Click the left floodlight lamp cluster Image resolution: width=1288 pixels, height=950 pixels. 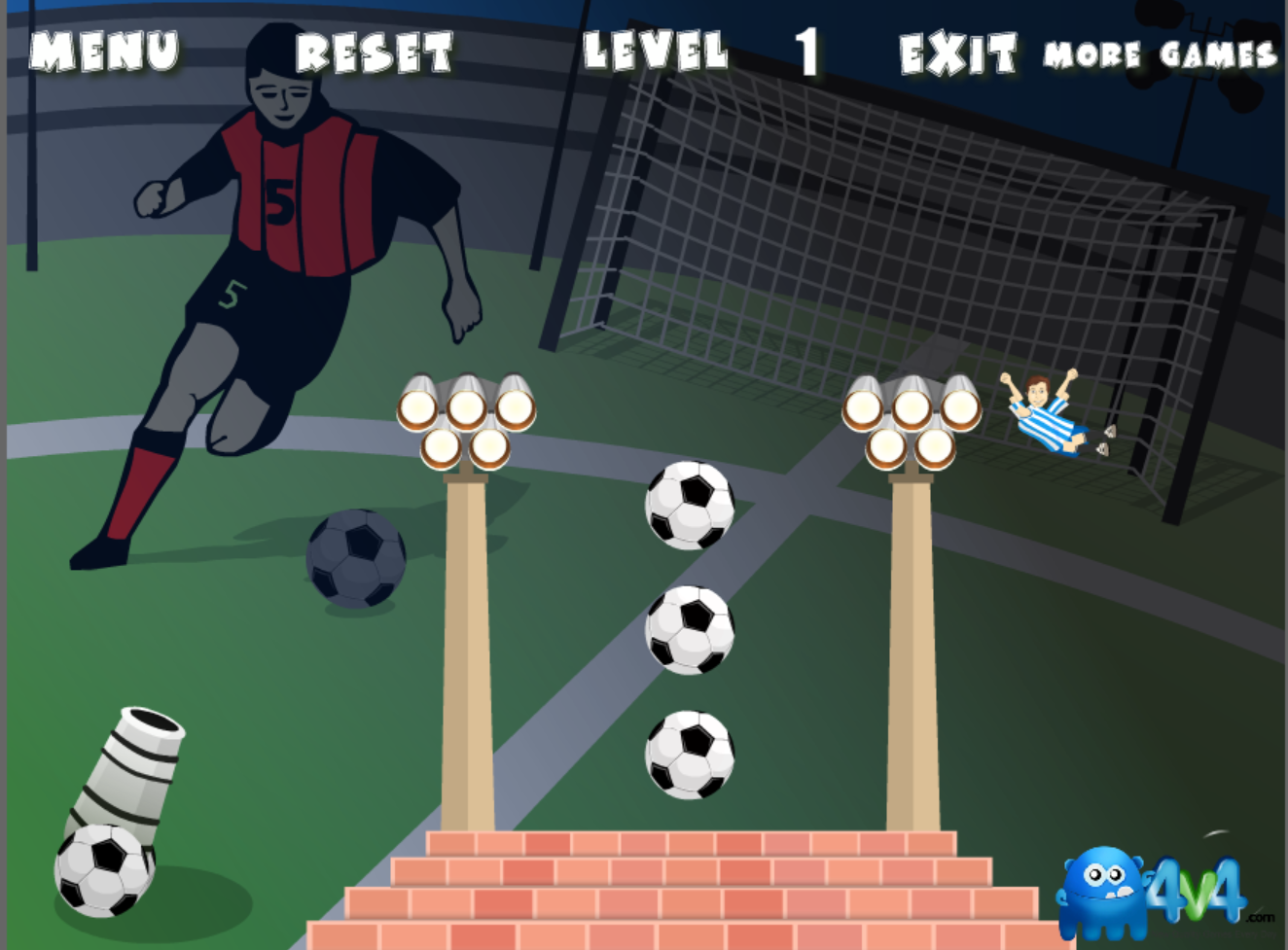coord(467,418)
